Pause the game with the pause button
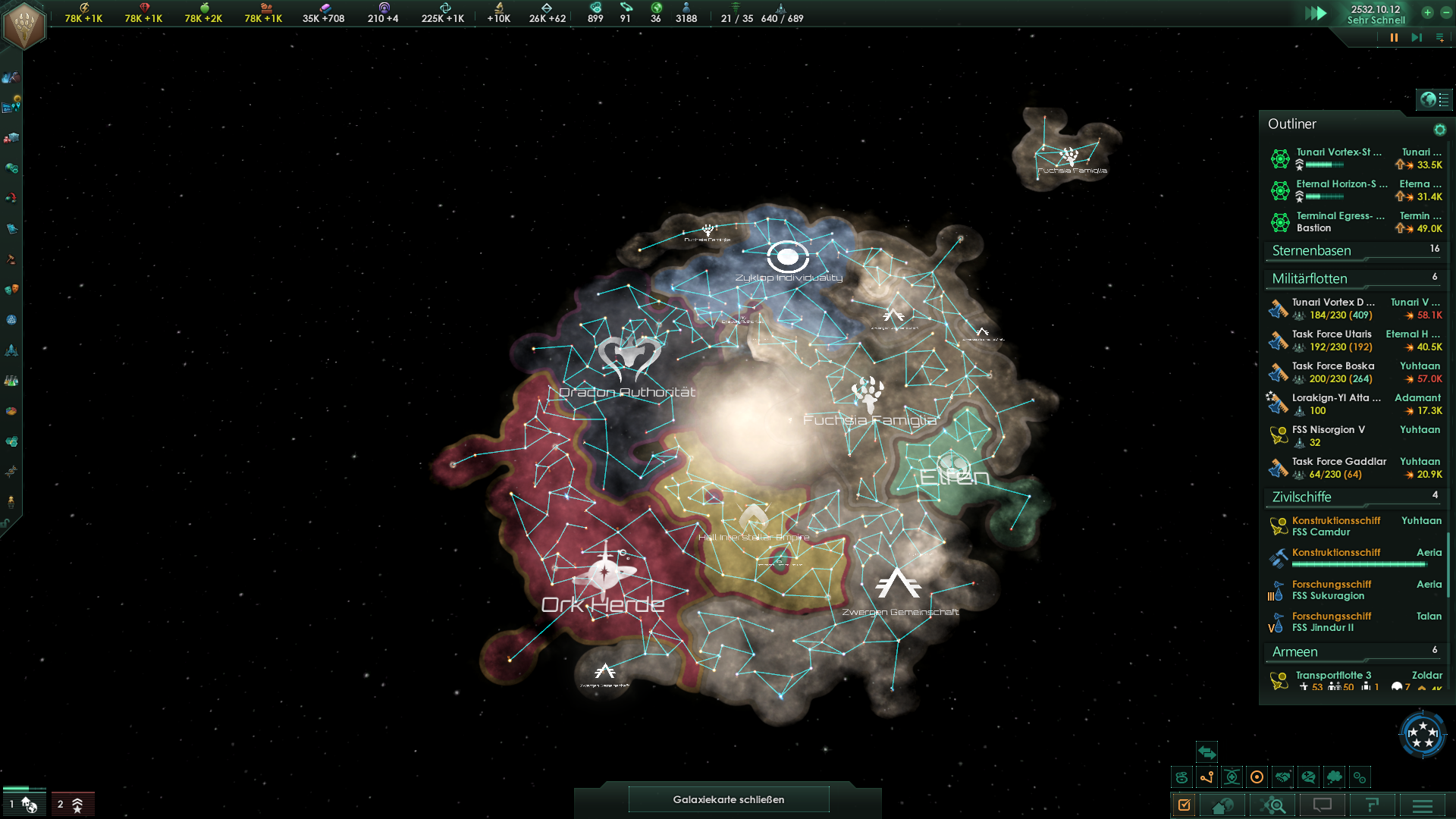 click(1394, 37)
